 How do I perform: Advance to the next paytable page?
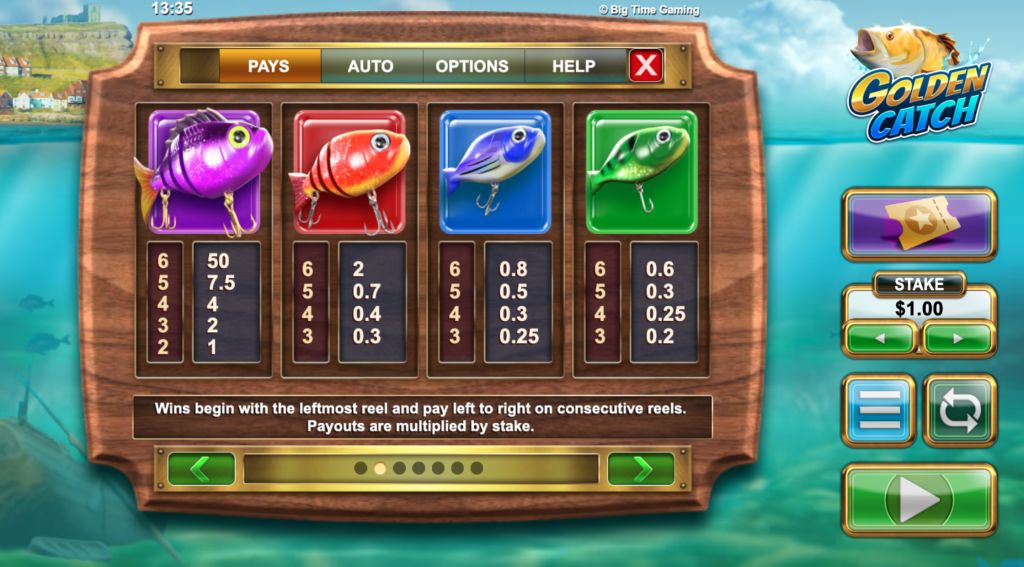[641, 469]
